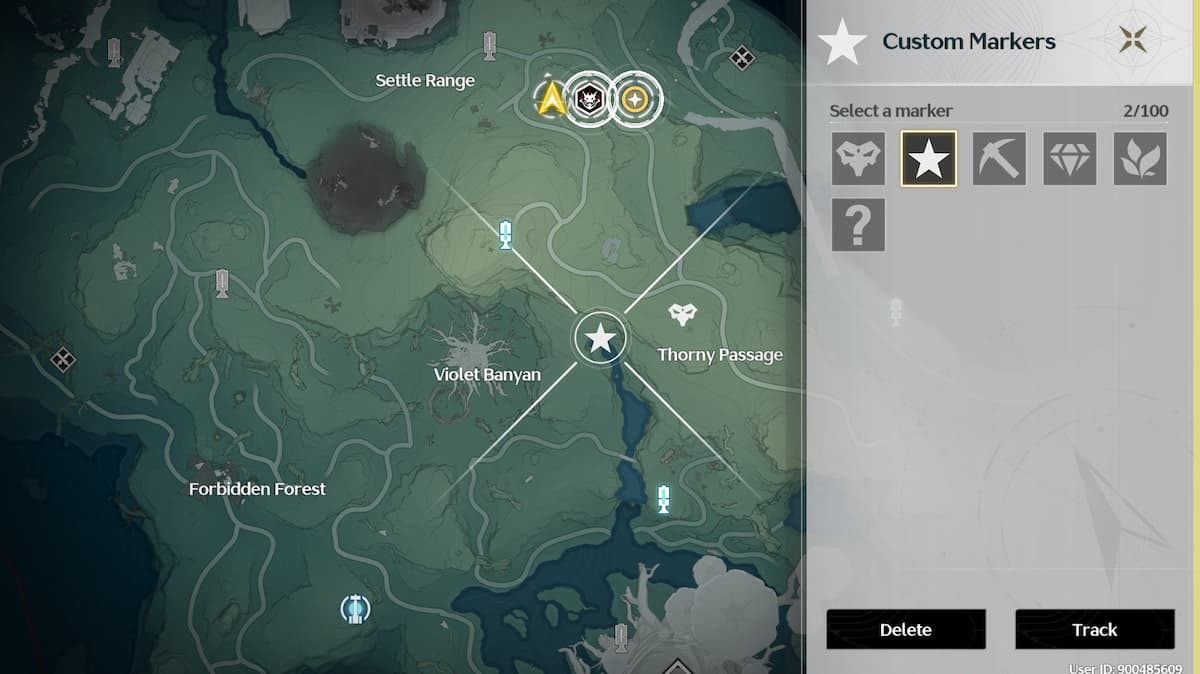Choose the star marker icon
The height and width of the screenshot is (674, 1200).
(x=928, y=159)
